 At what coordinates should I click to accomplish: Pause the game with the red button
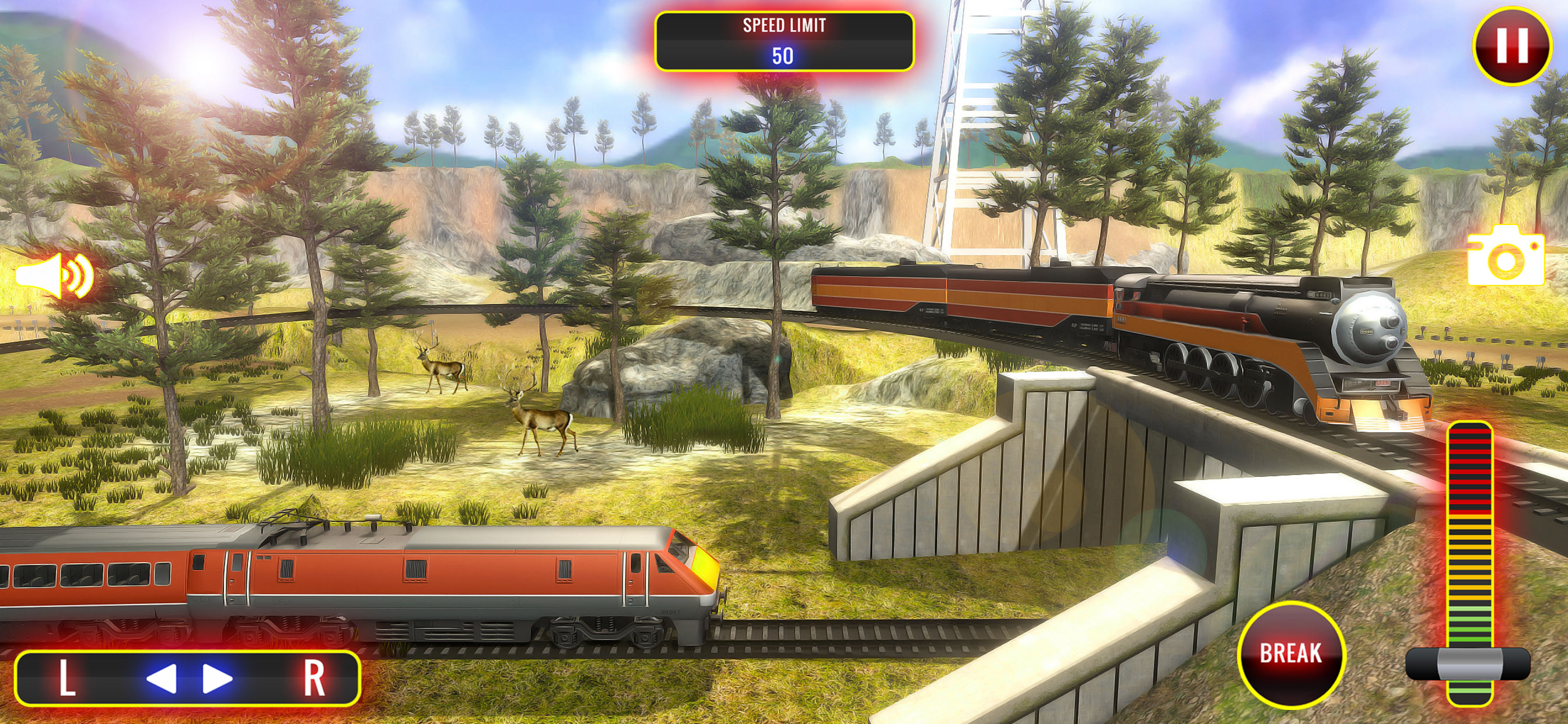1511,45
